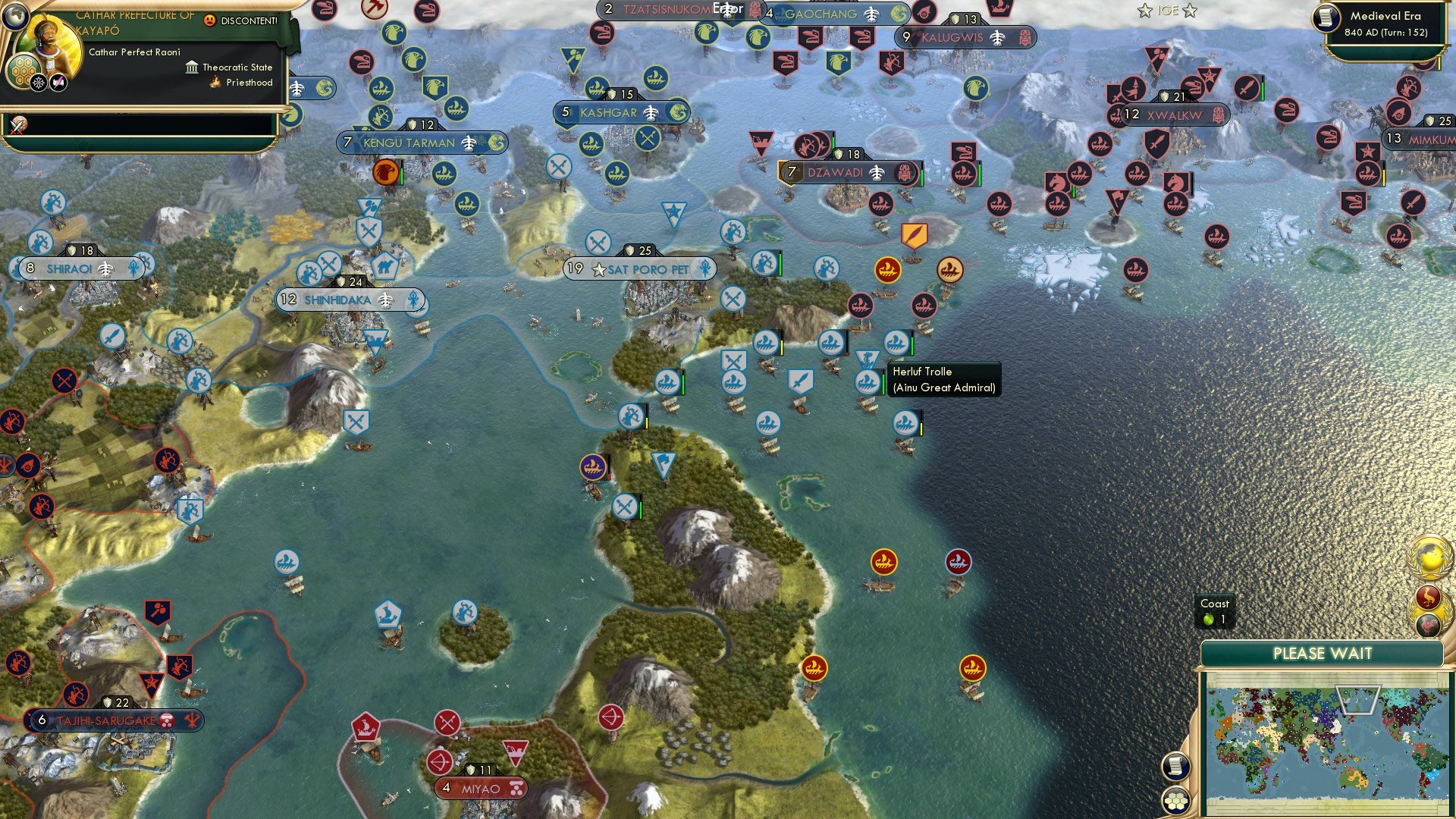Screen dimensions: 1456x819
Task: Toggle the left IGE star at screen top
Action: (x=1144, y=11)
